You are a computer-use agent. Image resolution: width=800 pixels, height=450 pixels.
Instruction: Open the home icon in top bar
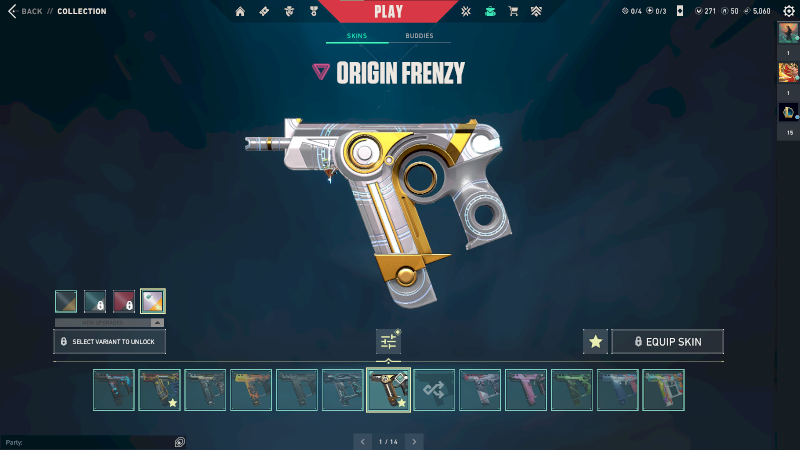tap(240, 11)
